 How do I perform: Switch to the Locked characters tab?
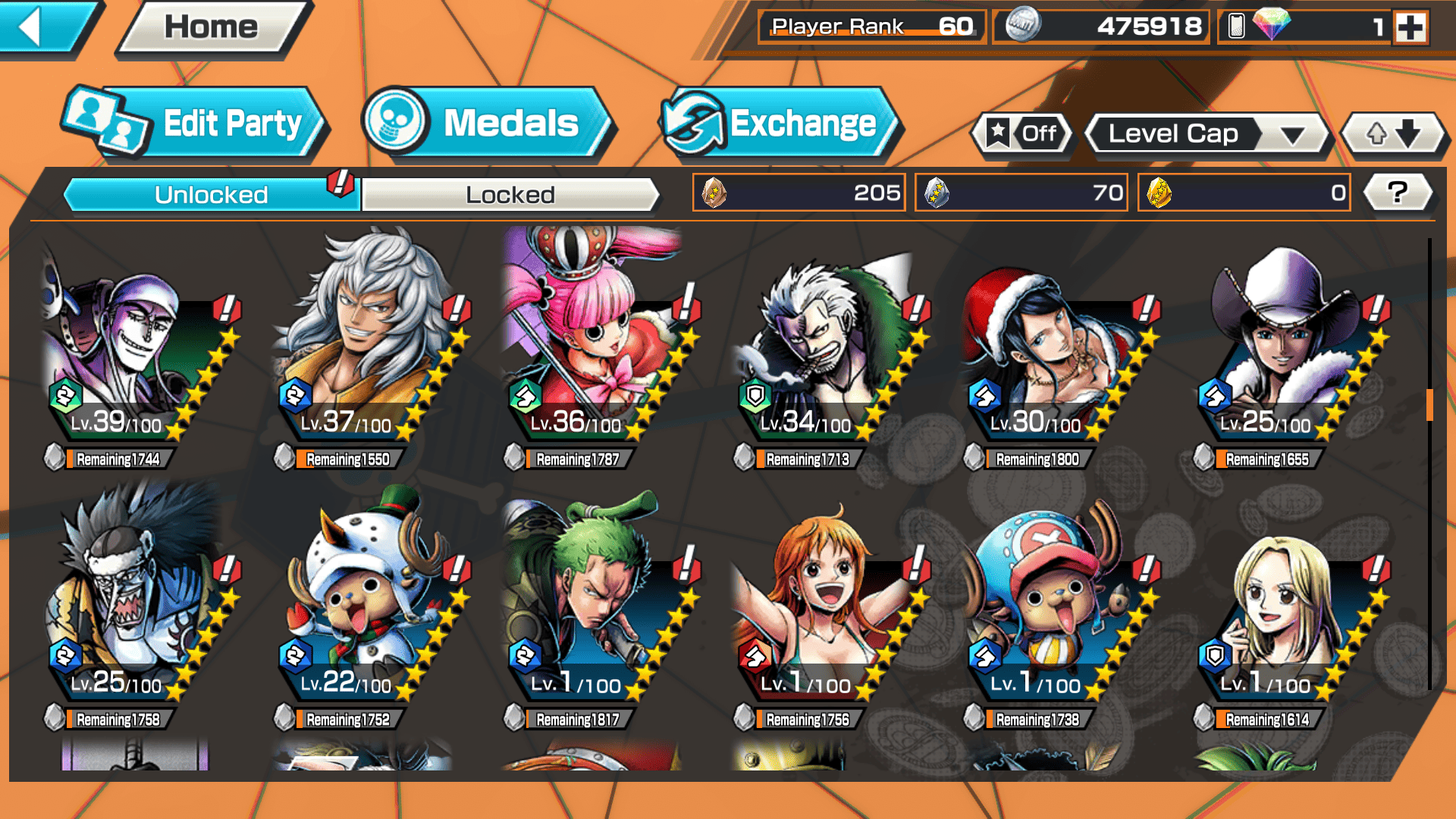[510, 195]
